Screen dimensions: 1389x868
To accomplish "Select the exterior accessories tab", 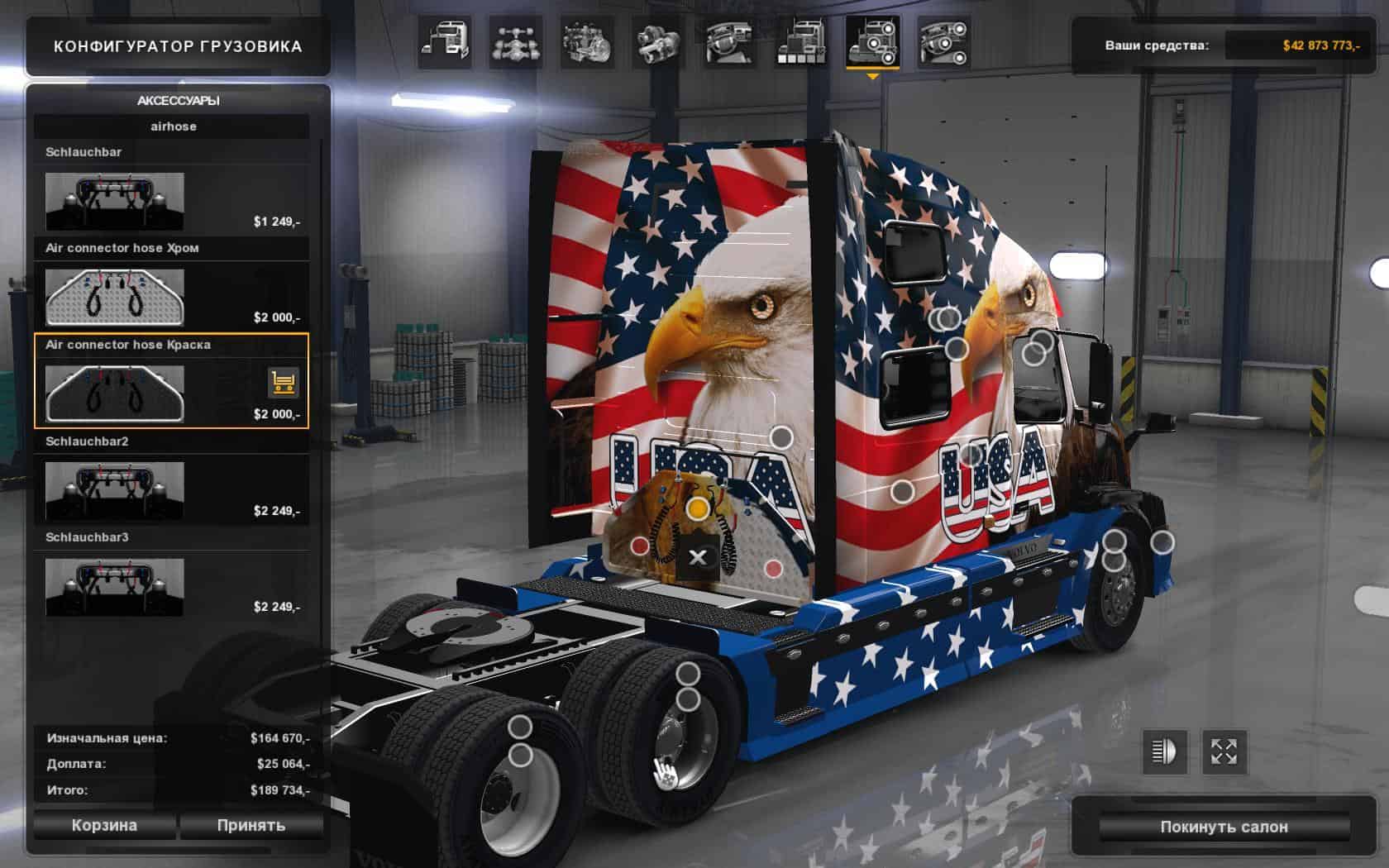I will pyautogui.click(x=871, y=43).
